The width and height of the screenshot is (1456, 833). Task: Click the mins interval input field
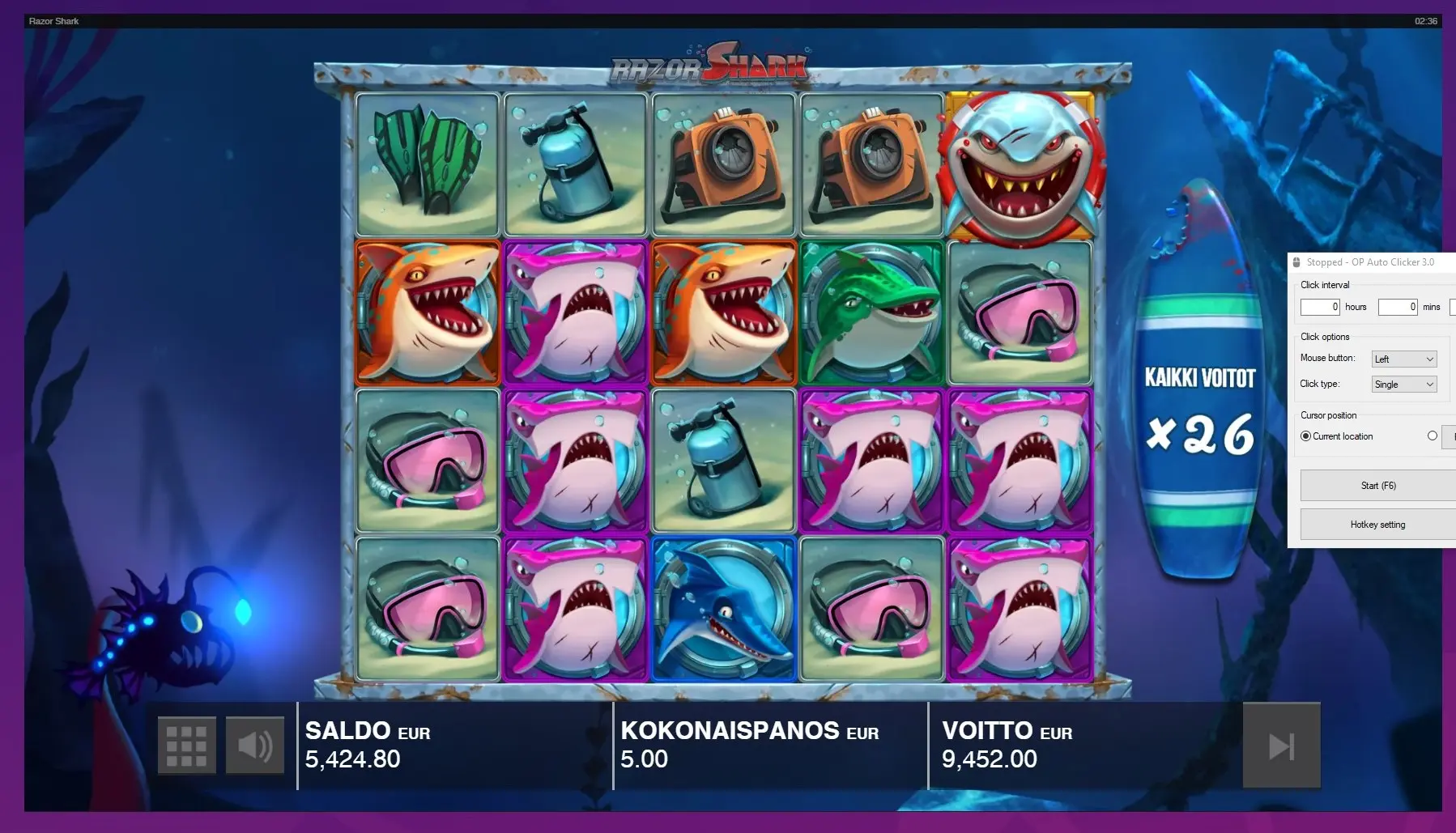click(x=1398, y=307)
